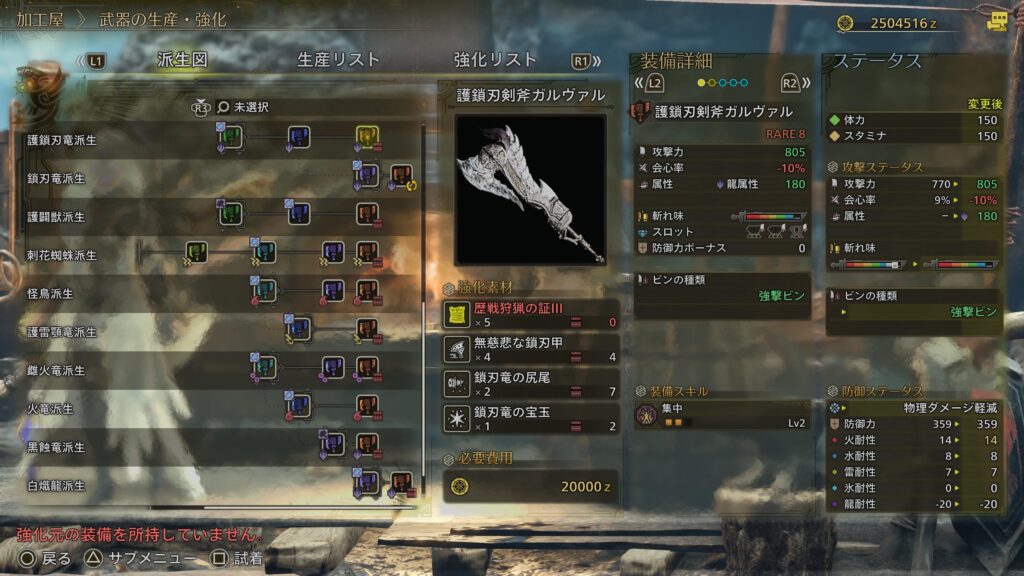This screenshot has height=576, width=1024.
Task: Switch to the 派生図 tab
Action: click(x=181, y=60)
